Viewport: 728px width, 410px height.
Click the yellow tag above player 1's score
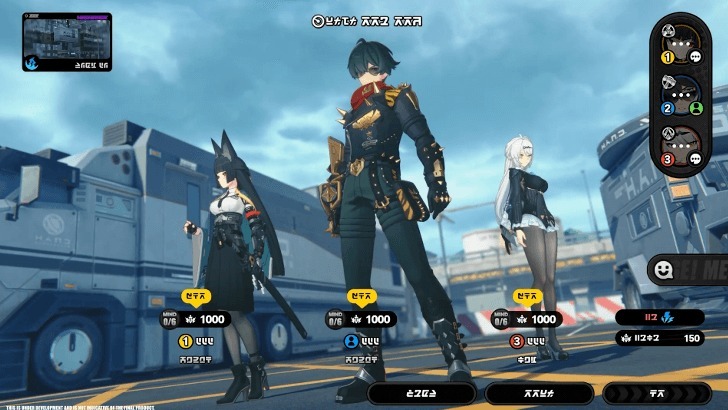(196, 297)
